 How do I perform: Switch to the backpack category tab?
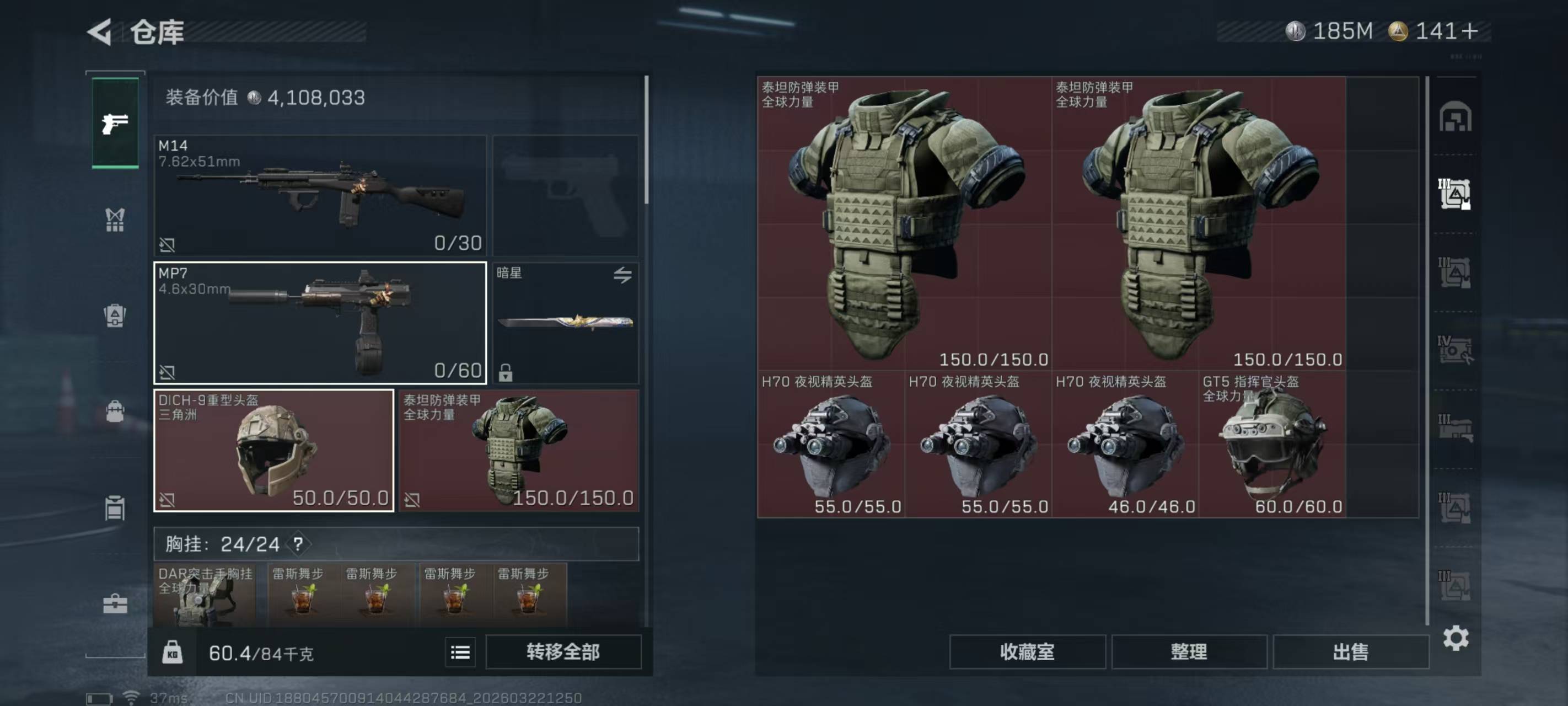115,315
